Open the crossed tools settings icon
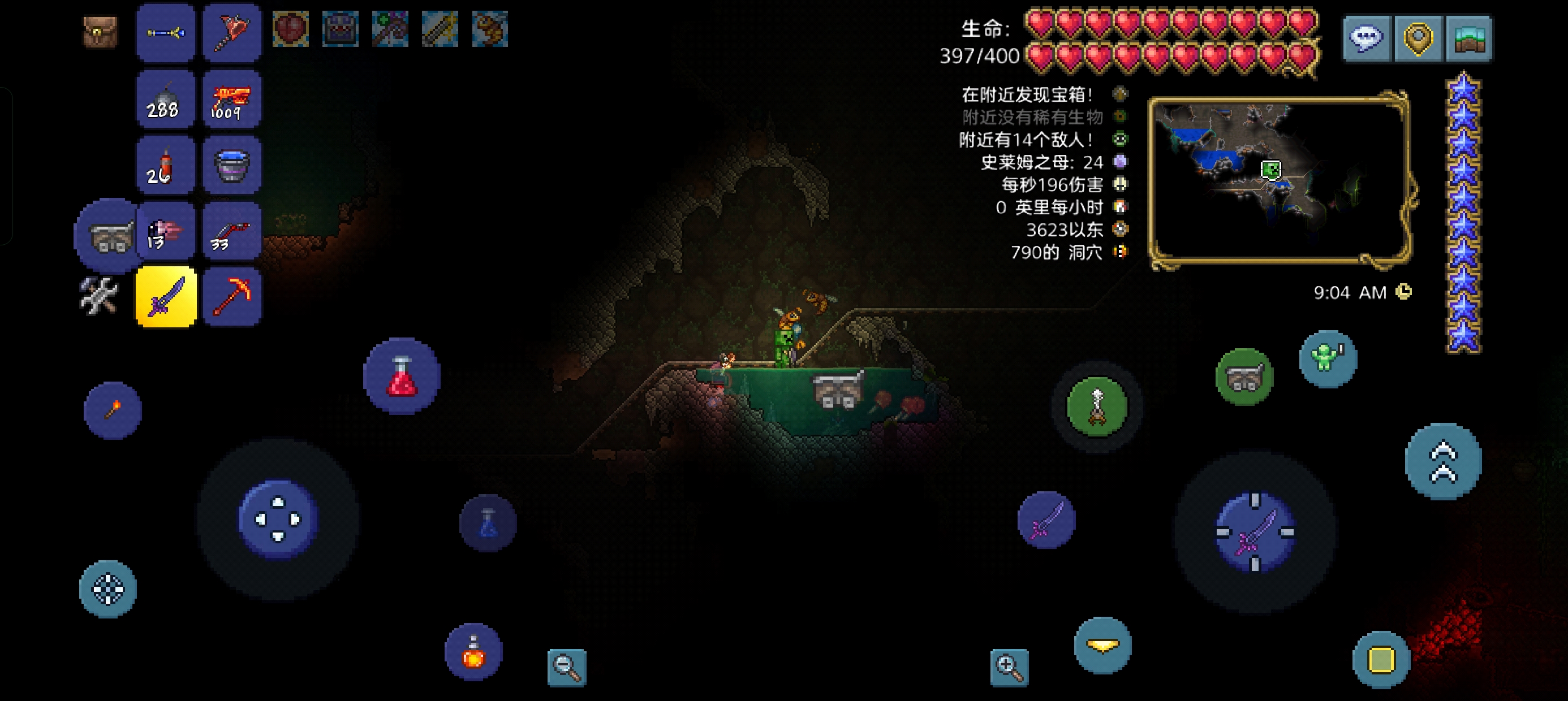Image resolution: width=1568 pixels, height=701 pixels. click(x=99, y=296)
